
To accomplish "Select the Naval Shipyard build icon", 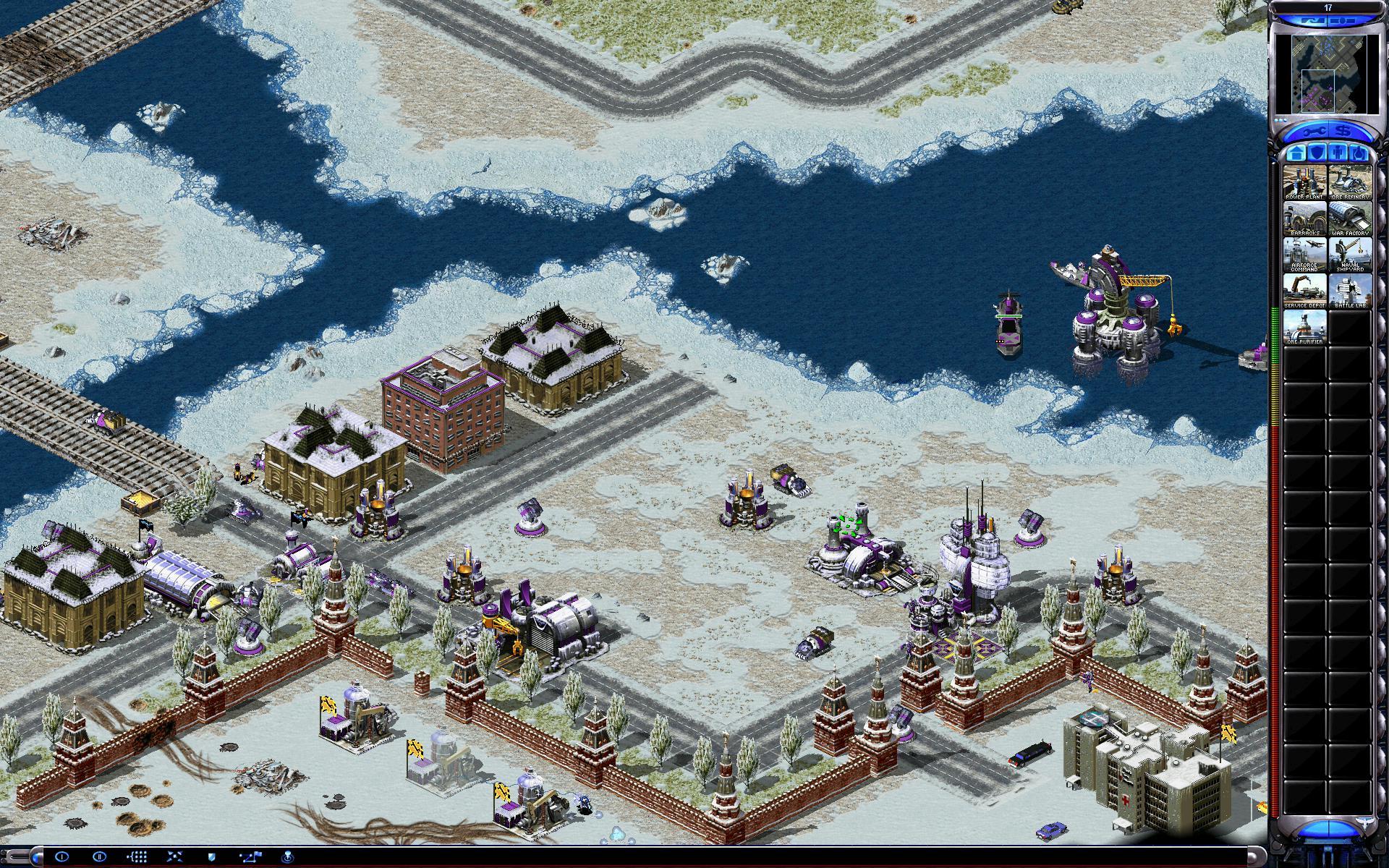I will [1350, 255].
